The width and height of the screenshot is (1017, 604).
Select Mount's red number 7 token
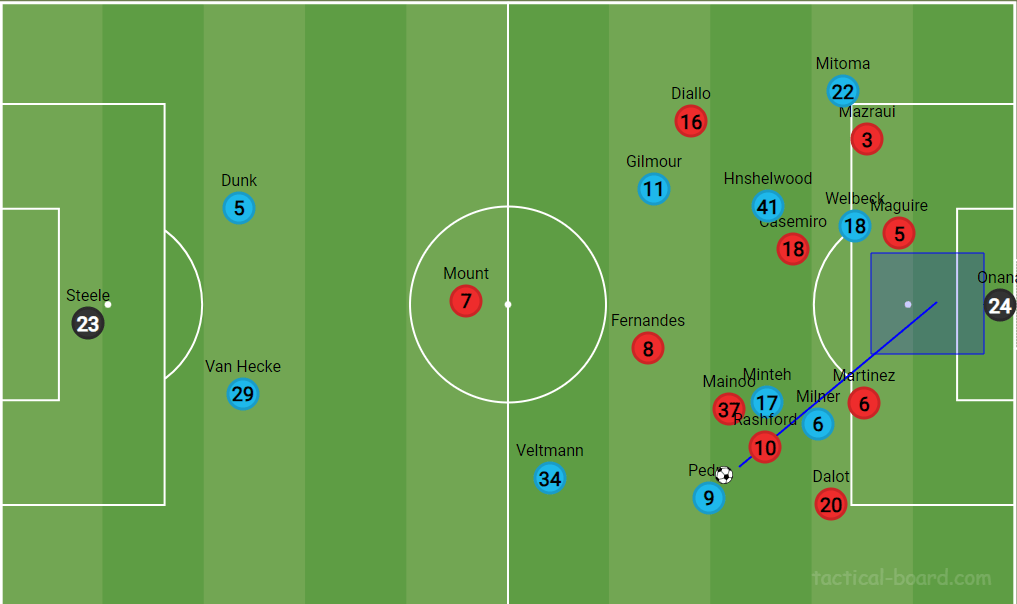click(465, 301)
